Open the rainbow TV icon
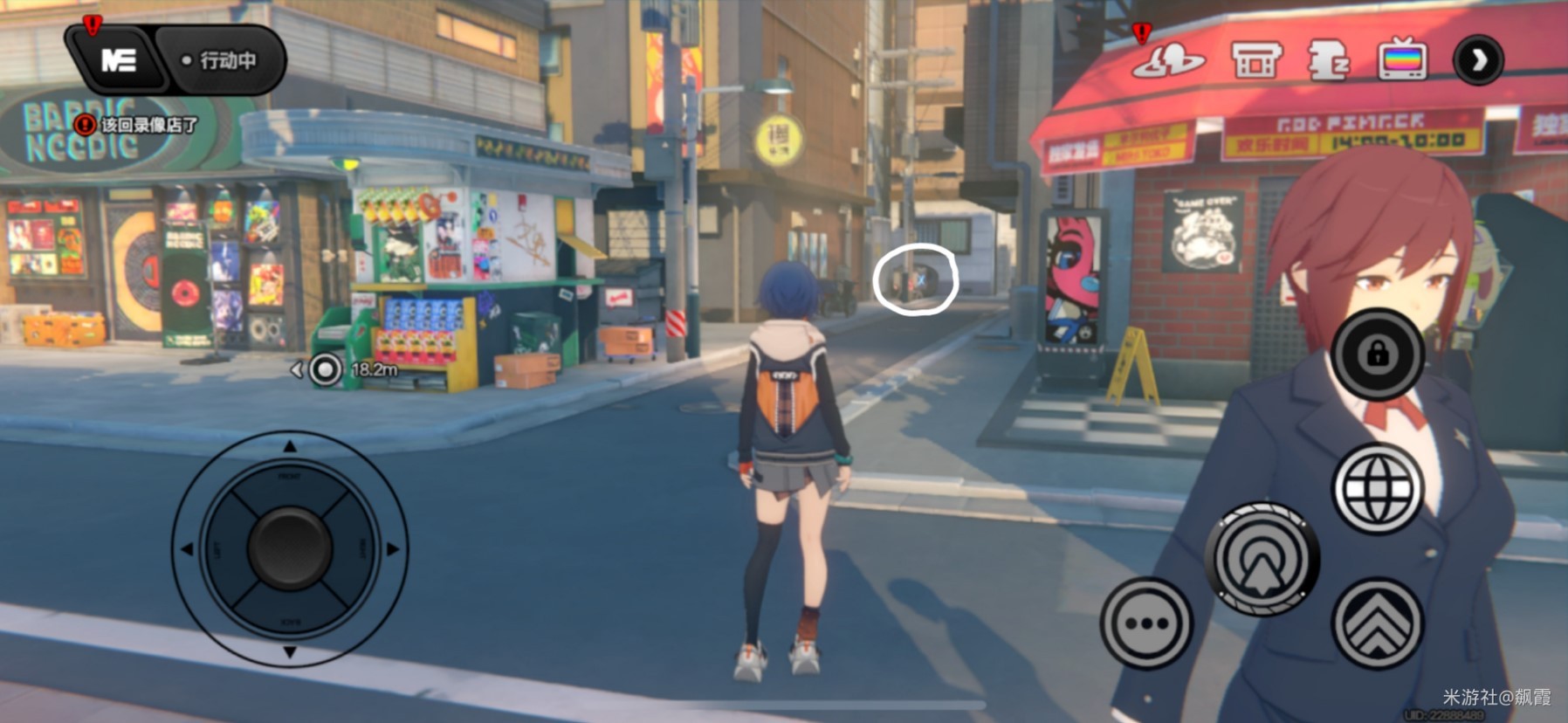 pos(1402,61)
